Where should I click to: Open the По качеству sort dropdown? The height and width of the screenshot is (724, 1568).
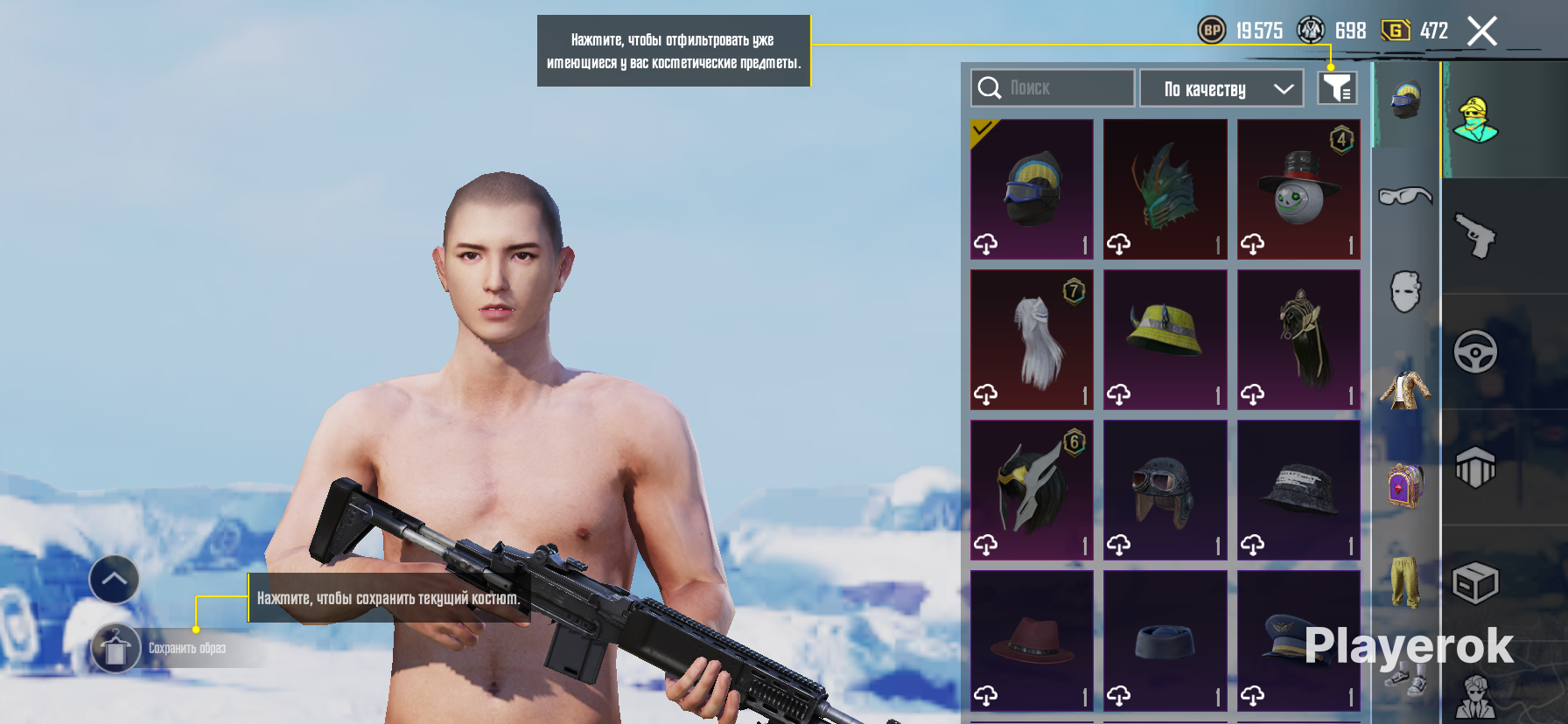(1221, 89)
